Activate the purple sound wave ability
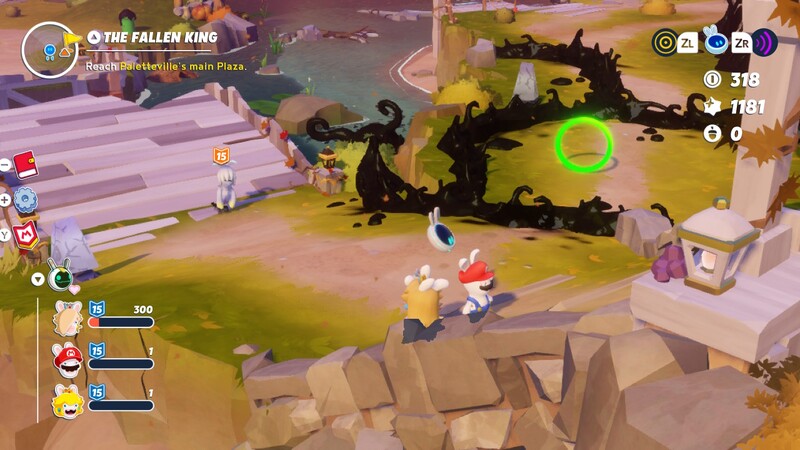Screen dimensions: 800x450 tap(765, 42)
